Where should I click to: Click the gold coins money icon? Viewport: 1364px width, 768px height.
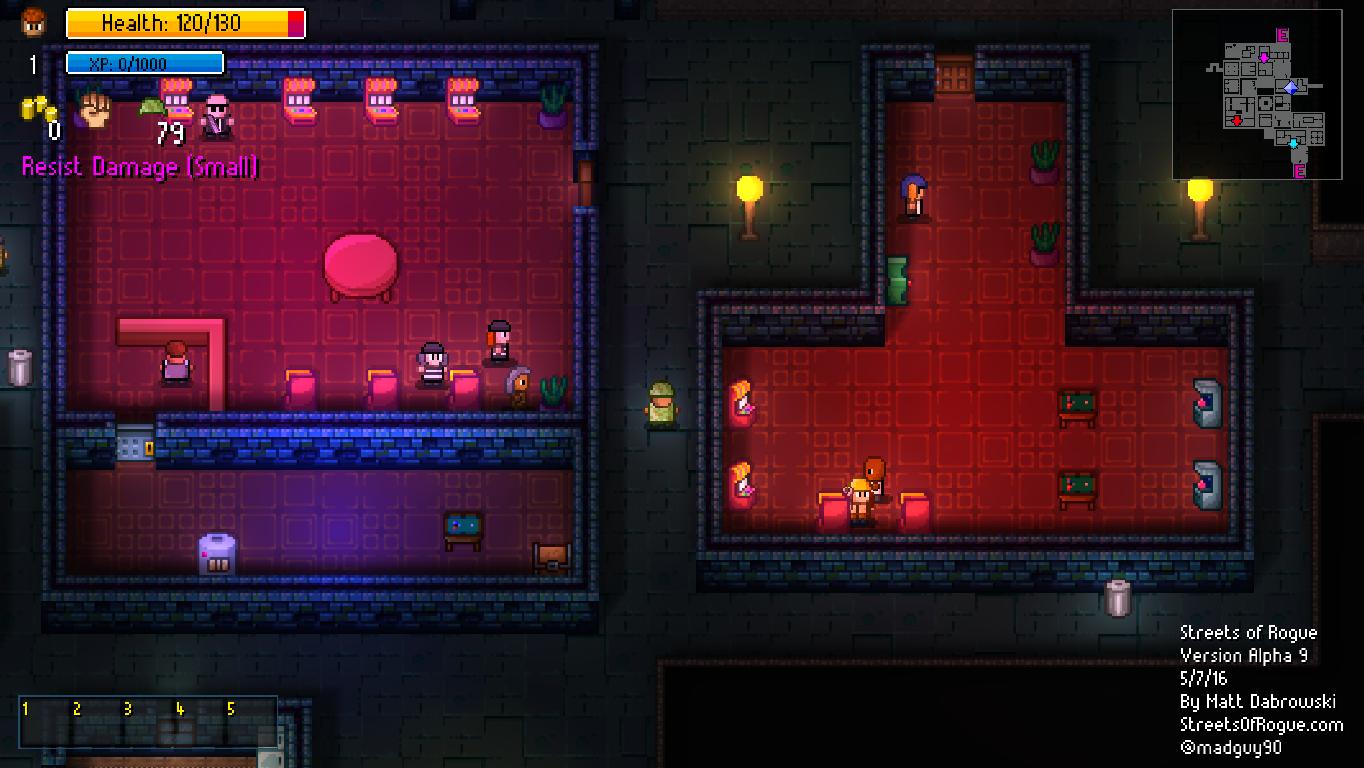(38, 108)
